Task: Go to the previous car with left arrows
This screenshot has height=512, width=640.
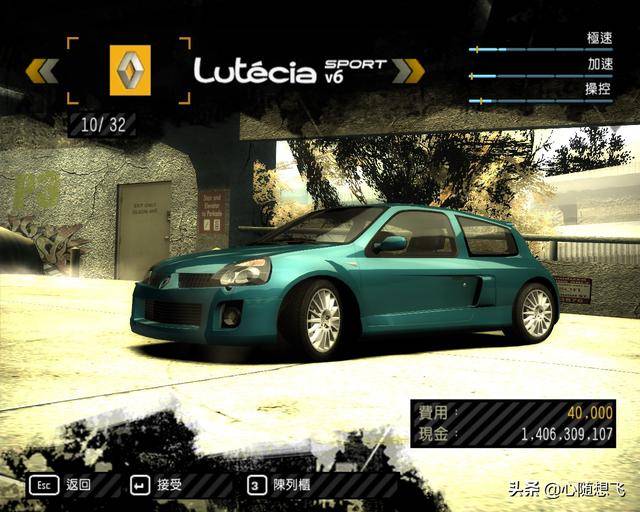Action: pyautogui.click(x=42, y=70)
